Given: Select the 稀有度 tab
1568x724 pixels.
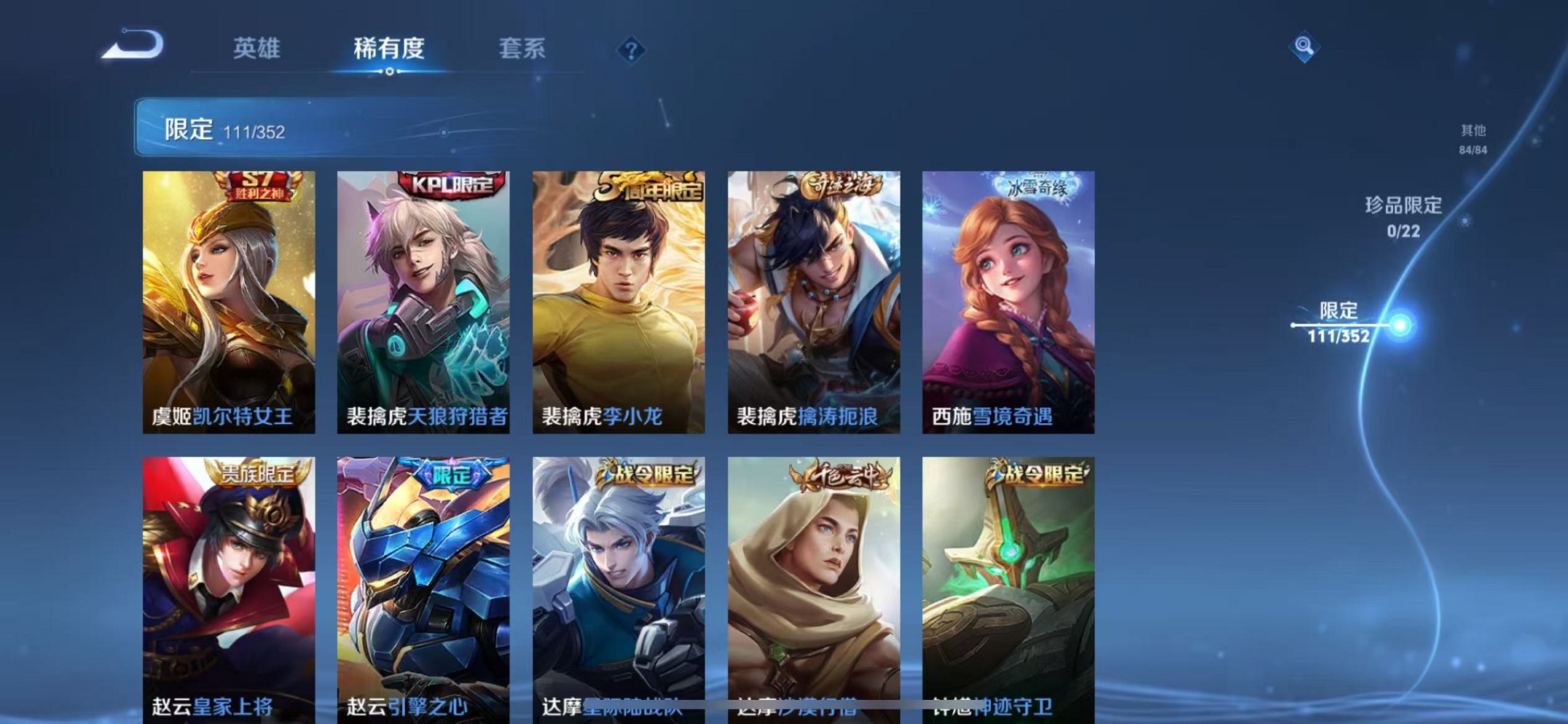Looking at the screenshot, I should (x=391, y=47).
